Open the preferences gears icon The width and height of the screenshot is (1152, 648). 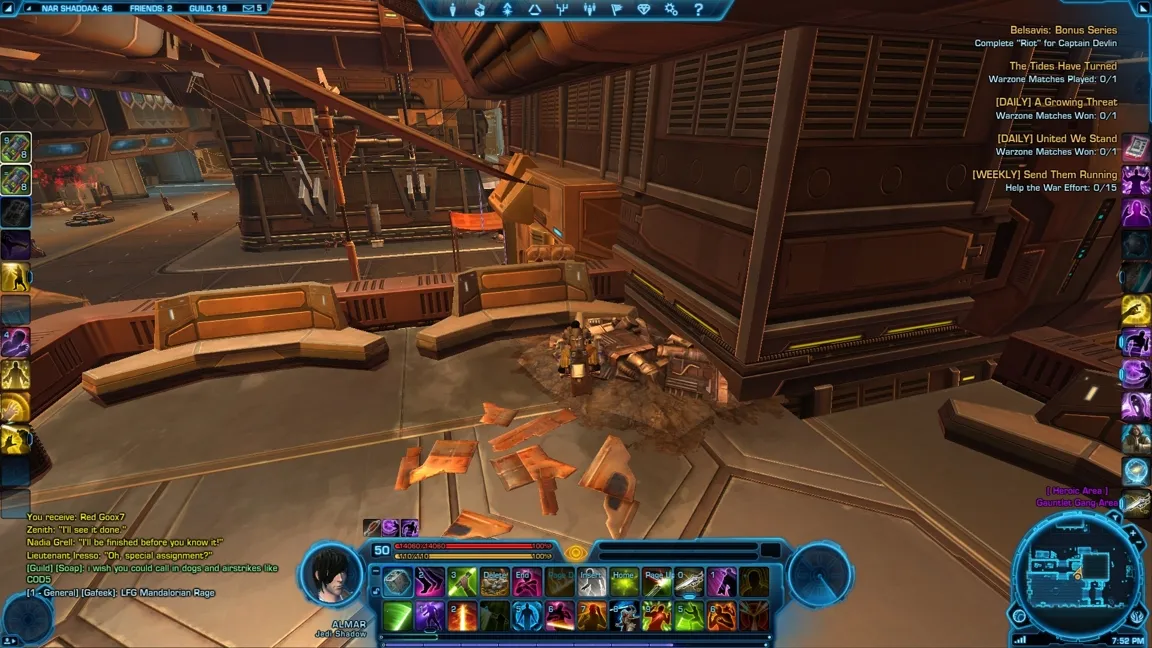pyautogui.click(x=671, y=10)
